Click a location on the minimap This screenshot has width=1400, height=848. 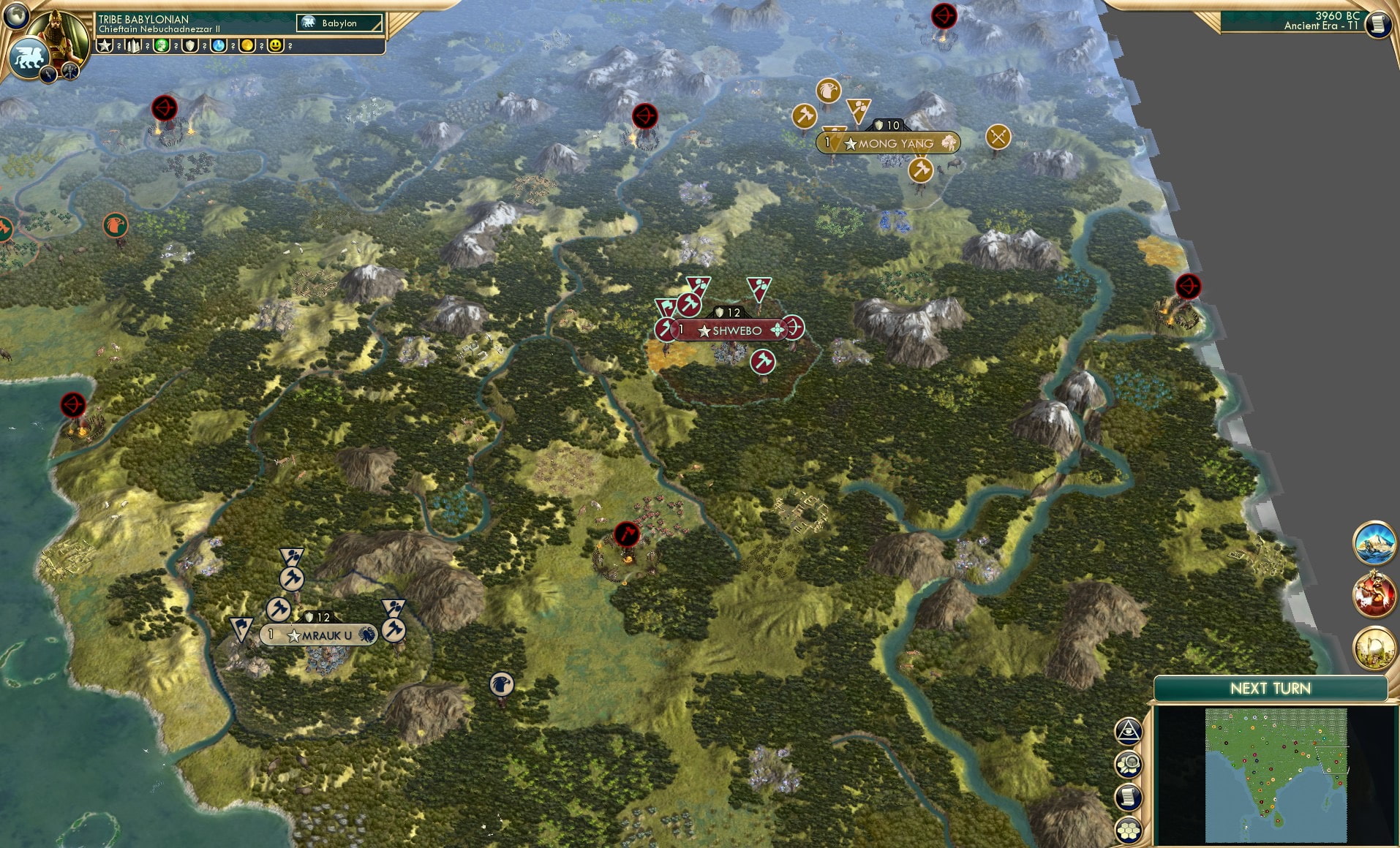[1276, 775]
